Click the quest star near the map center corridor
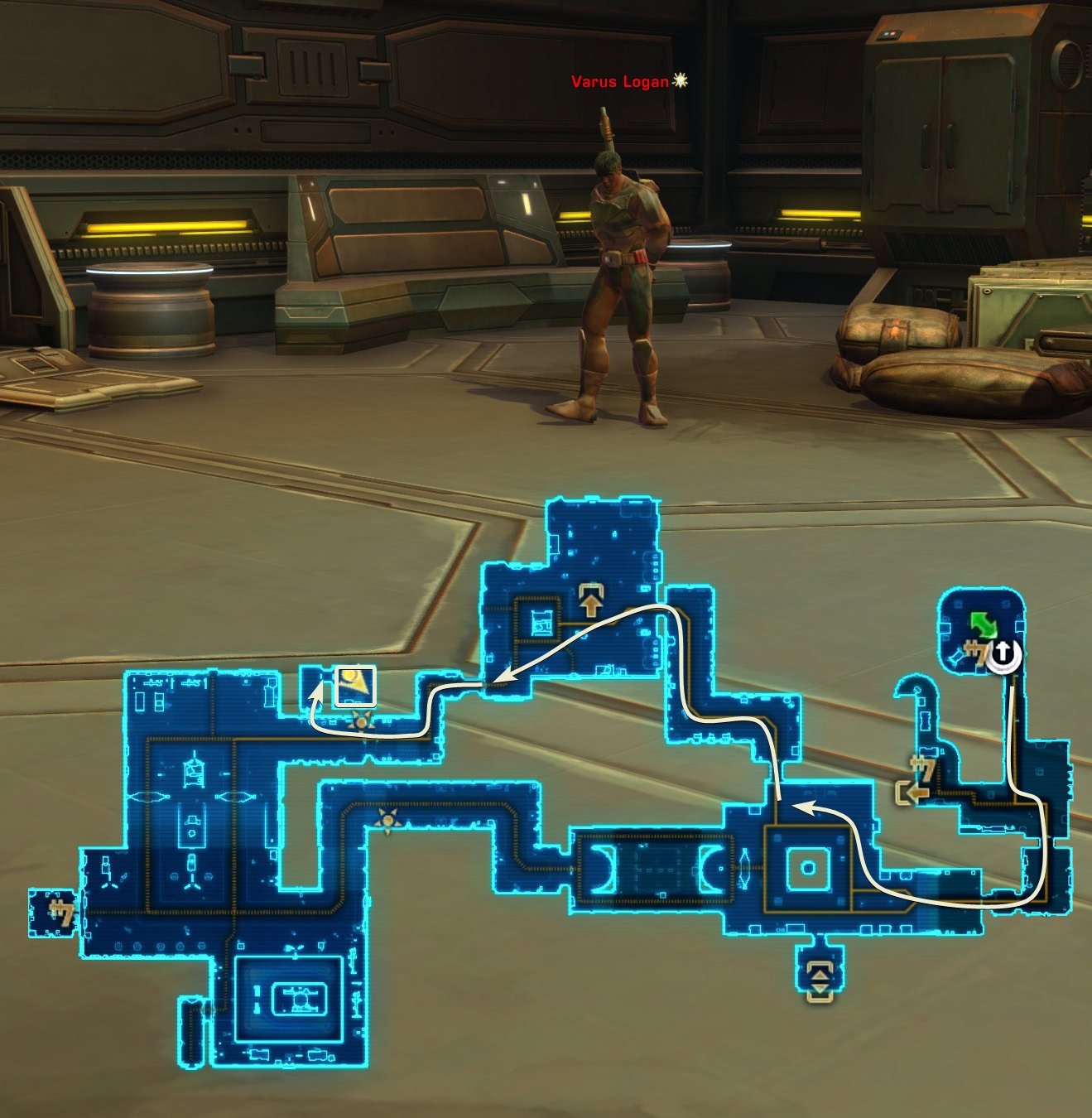 (389, 818)
